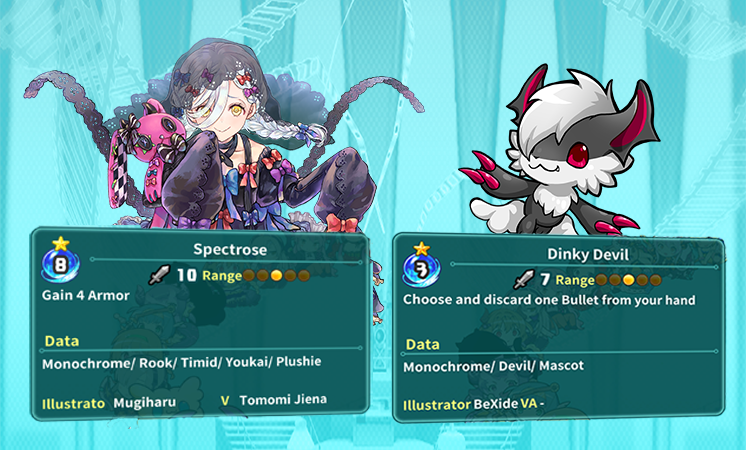
Task: Select the Spectrose card info panel
Action: point(200,325)
